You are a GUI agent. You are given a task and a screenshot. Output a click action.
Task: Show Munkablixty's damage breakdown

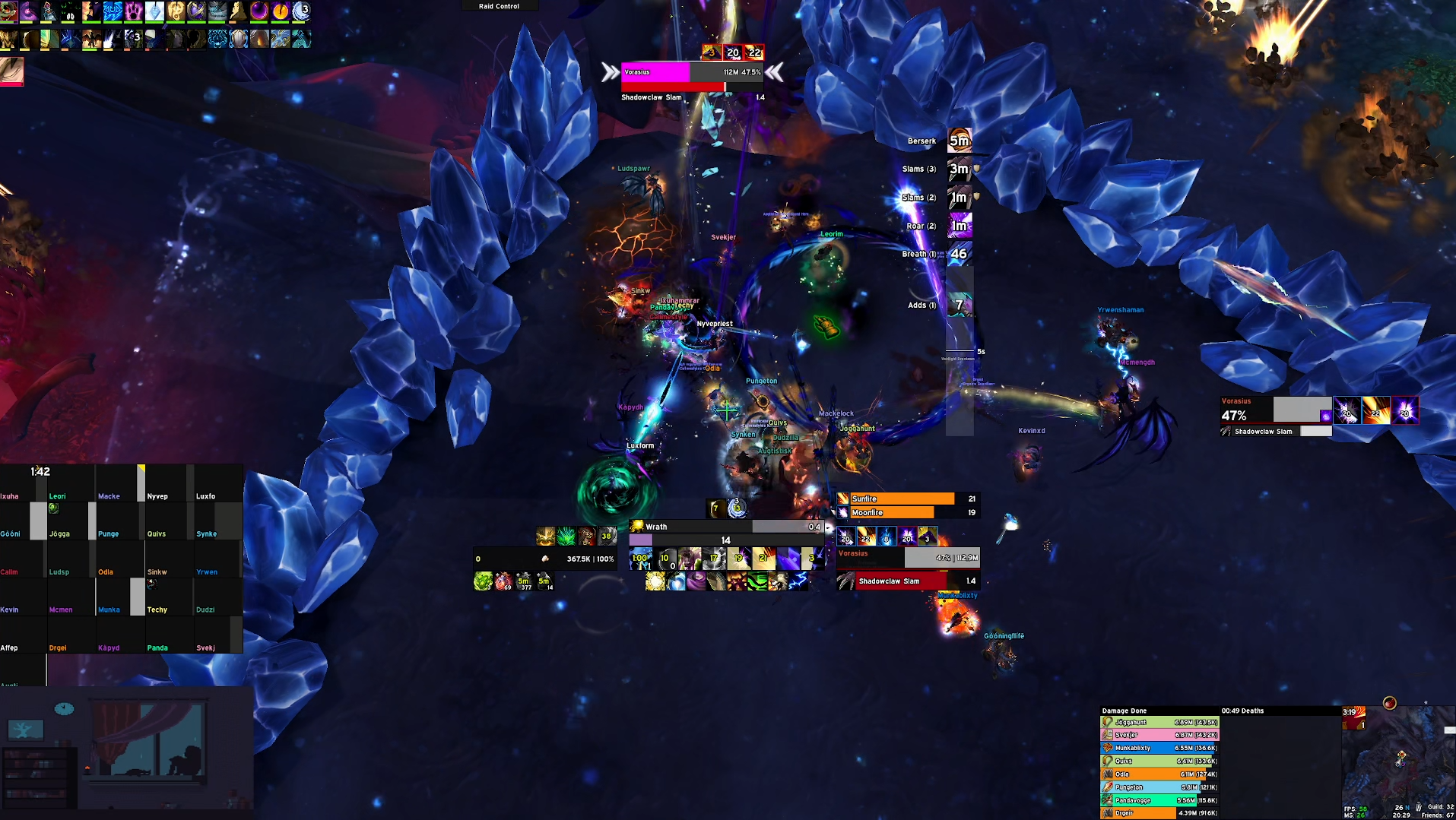[1159, 749]
